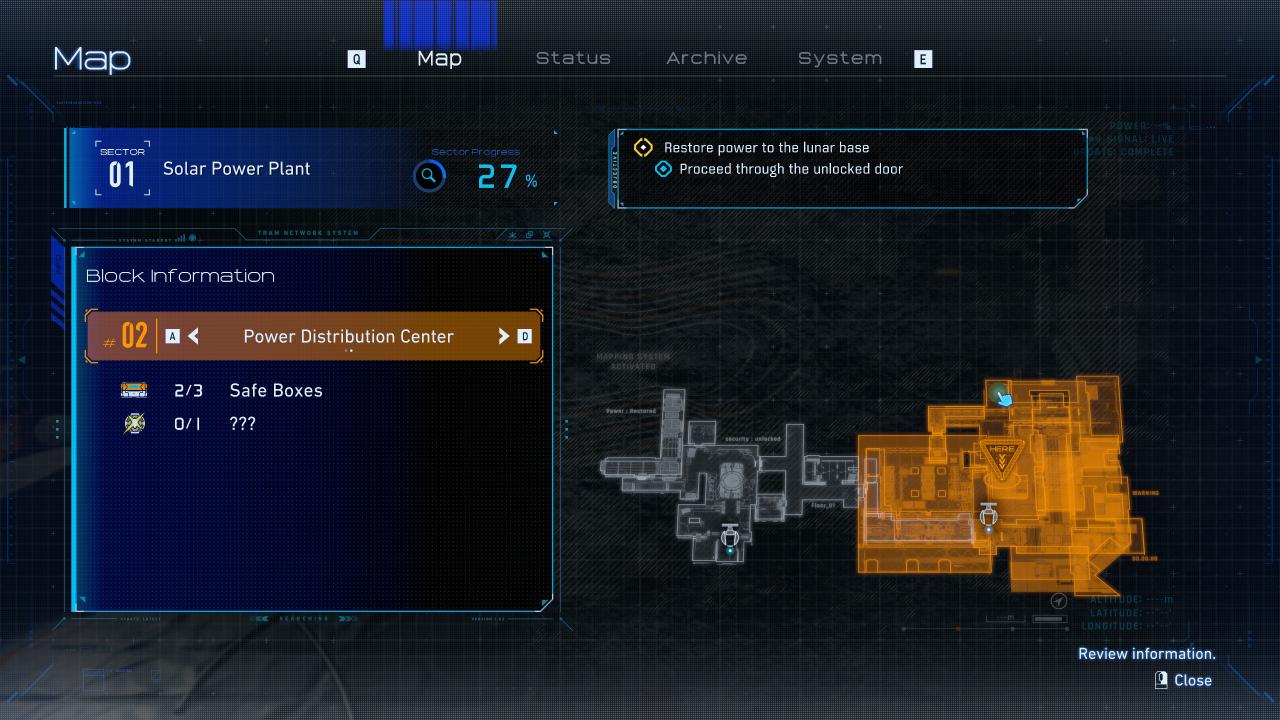Click the sector progress magnifier icon

[429, 177]
